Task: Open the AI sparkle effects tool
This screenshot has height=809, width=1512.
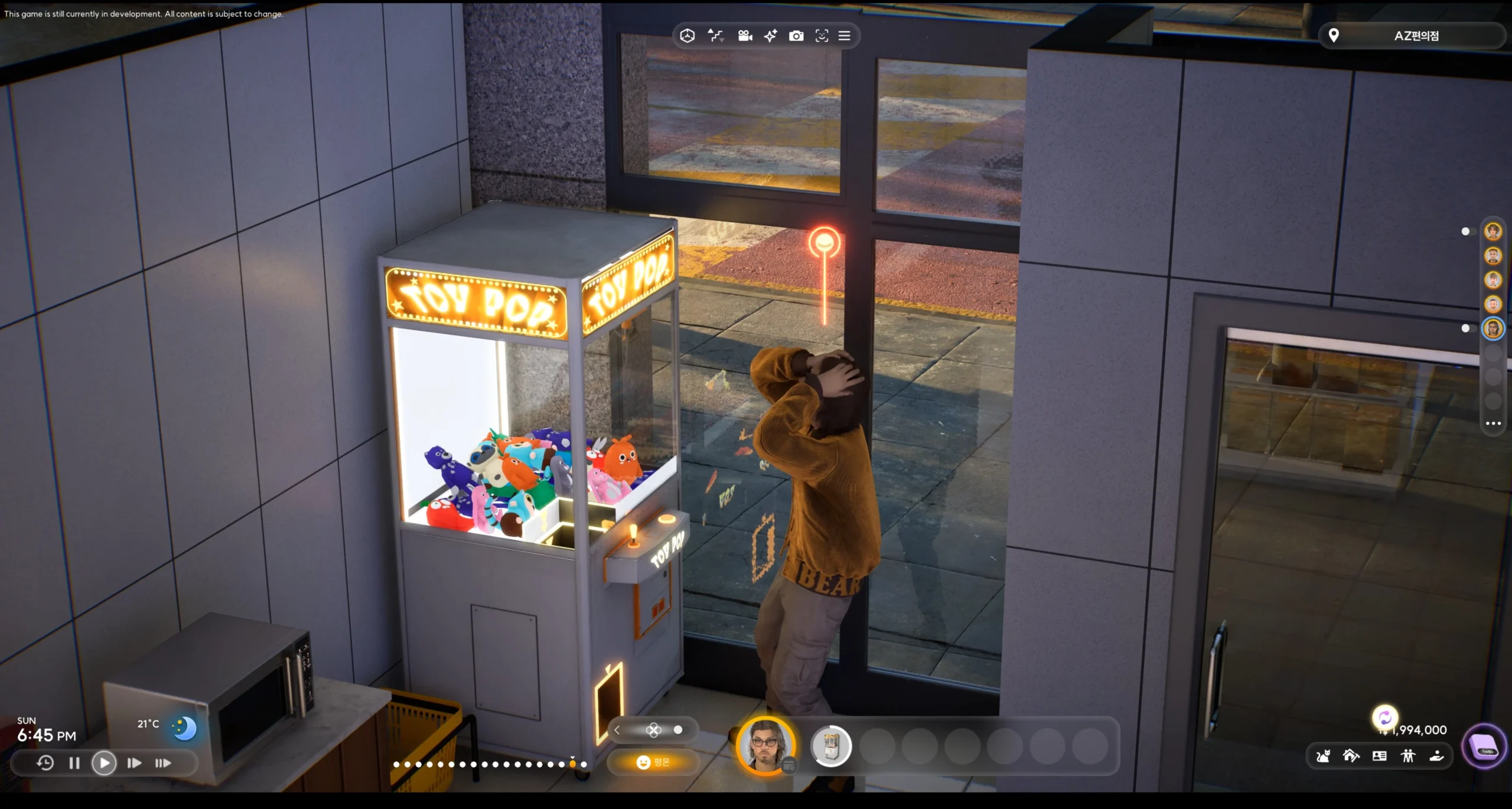Action: click(771, 35)
